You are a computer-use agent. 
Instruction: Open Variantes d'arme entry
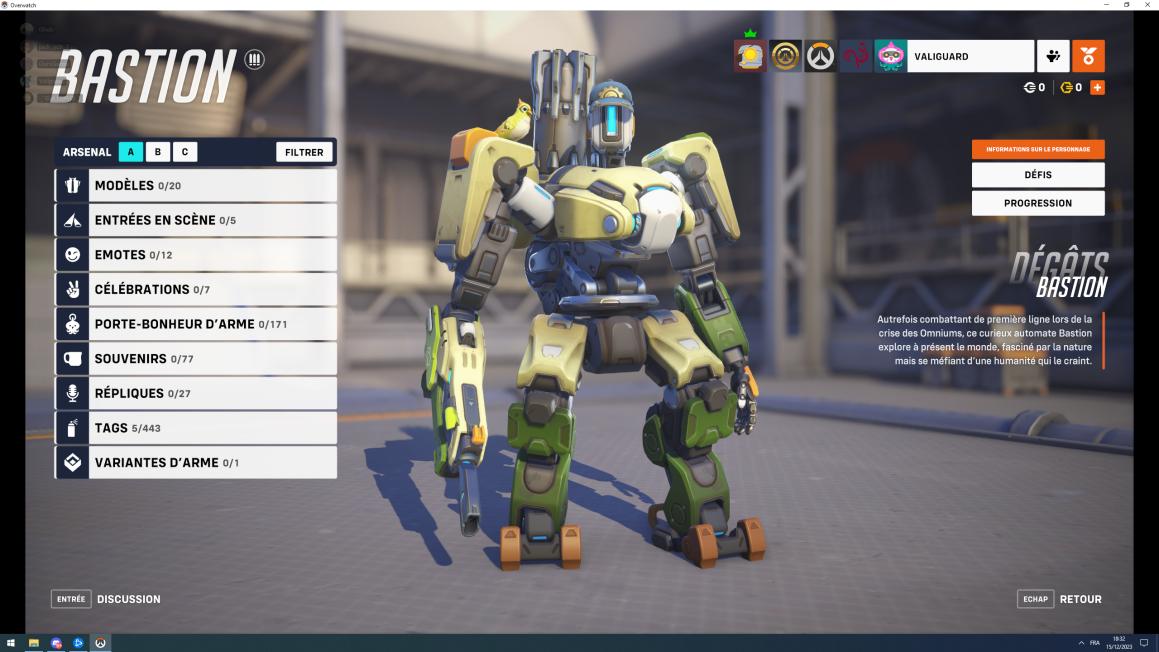point(196,463)
